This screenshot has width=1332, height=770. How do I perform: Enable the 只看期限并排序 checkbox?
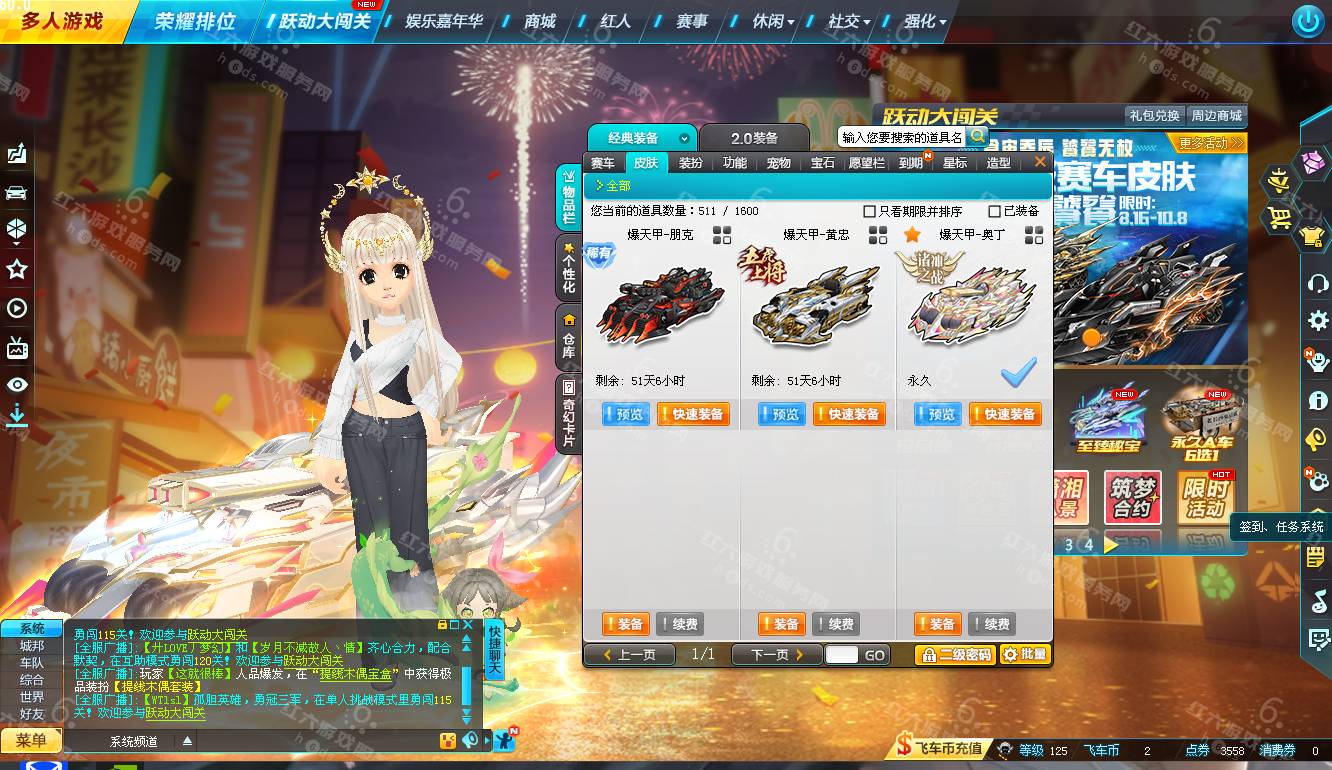(870, 211)
